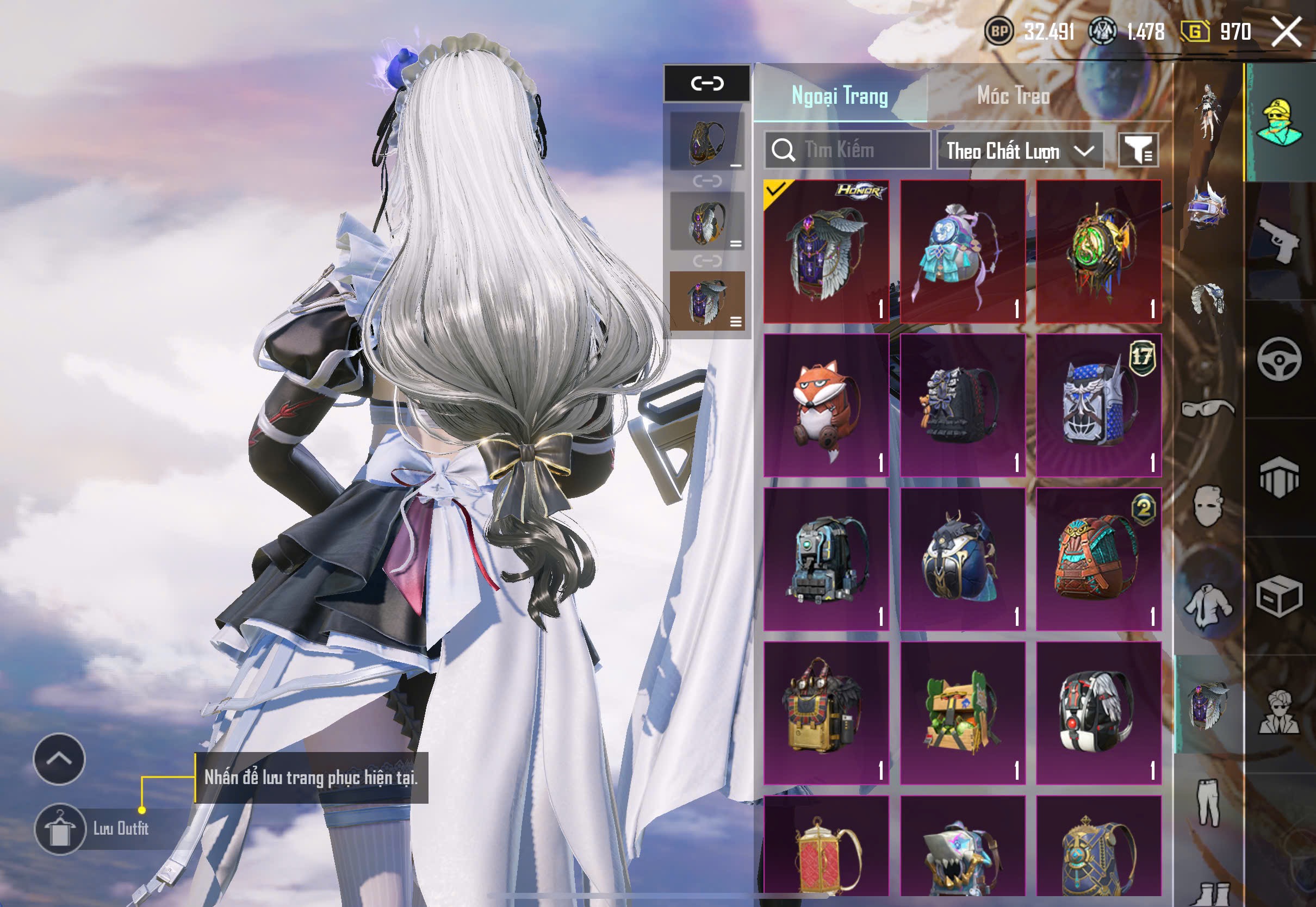Switch to the Móc Treo tab
Screen dimensions: 1316x907
(x=1013, y=96)
